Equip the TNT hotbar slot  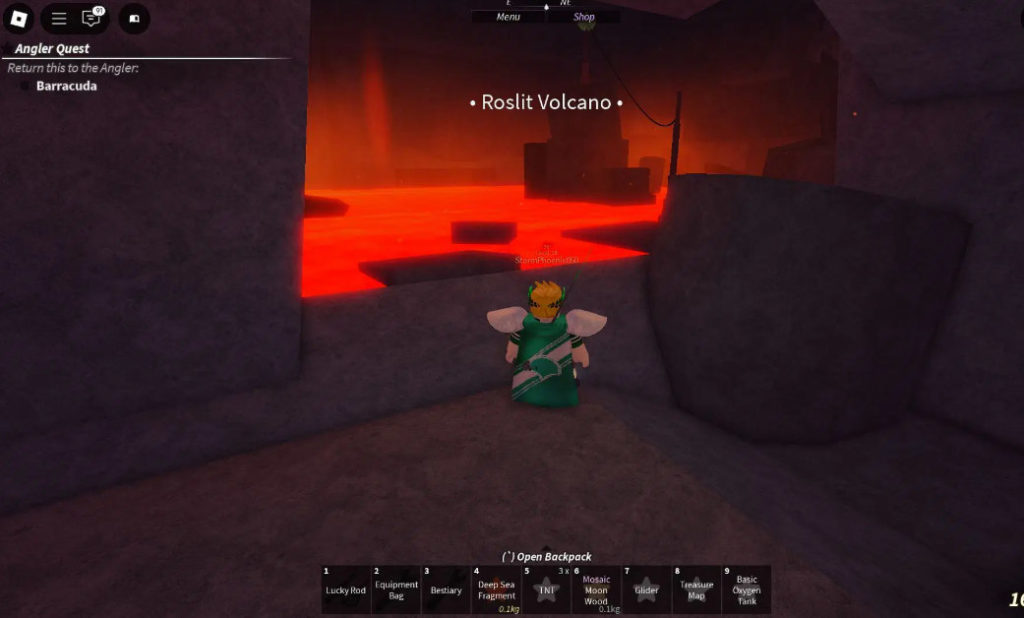pyautogui.click(x=546, y=590)
